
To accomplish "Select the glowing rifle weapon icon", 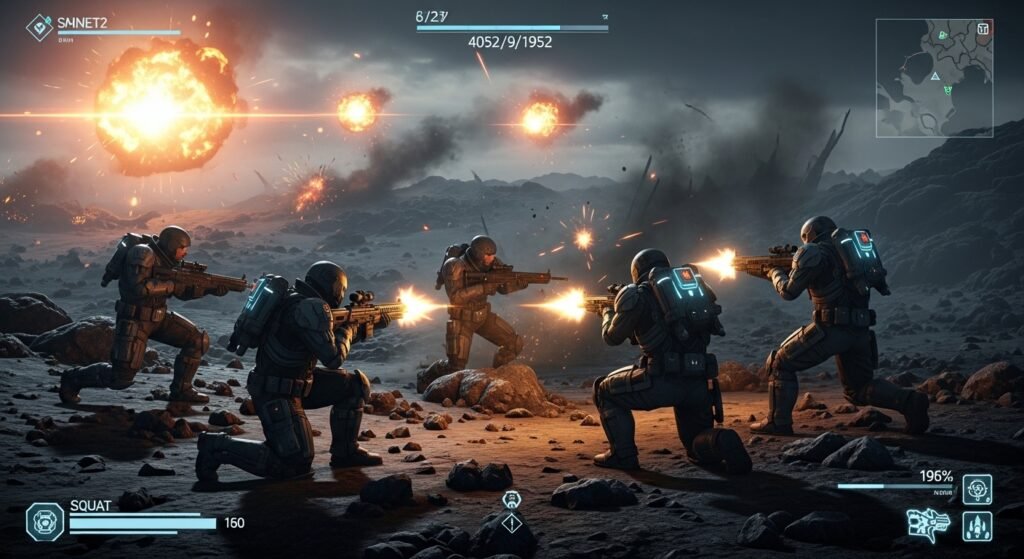I will point(927,524).
